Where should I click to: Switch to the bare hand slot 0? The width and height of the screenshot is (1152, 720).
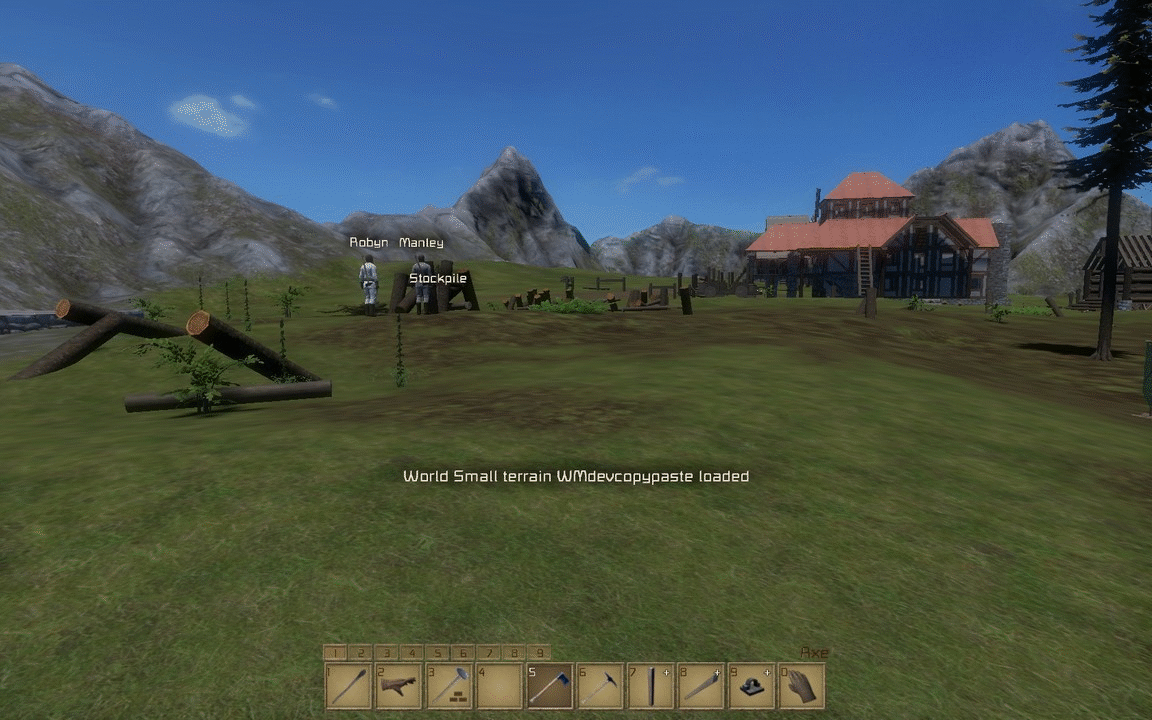pos(801,686)
